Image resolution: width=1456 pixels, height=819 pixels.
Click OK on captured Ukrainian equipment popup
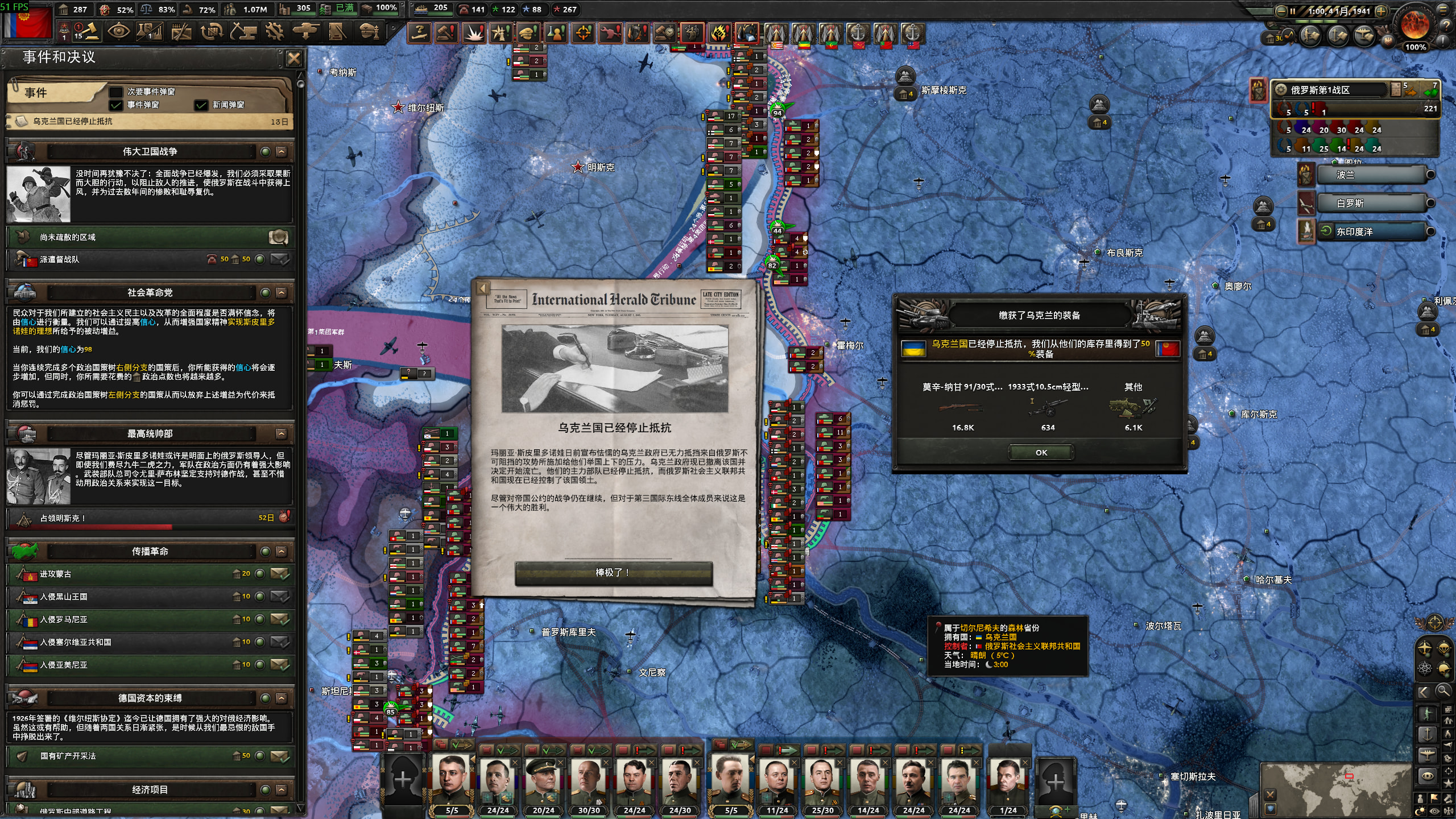point(1041,453)
